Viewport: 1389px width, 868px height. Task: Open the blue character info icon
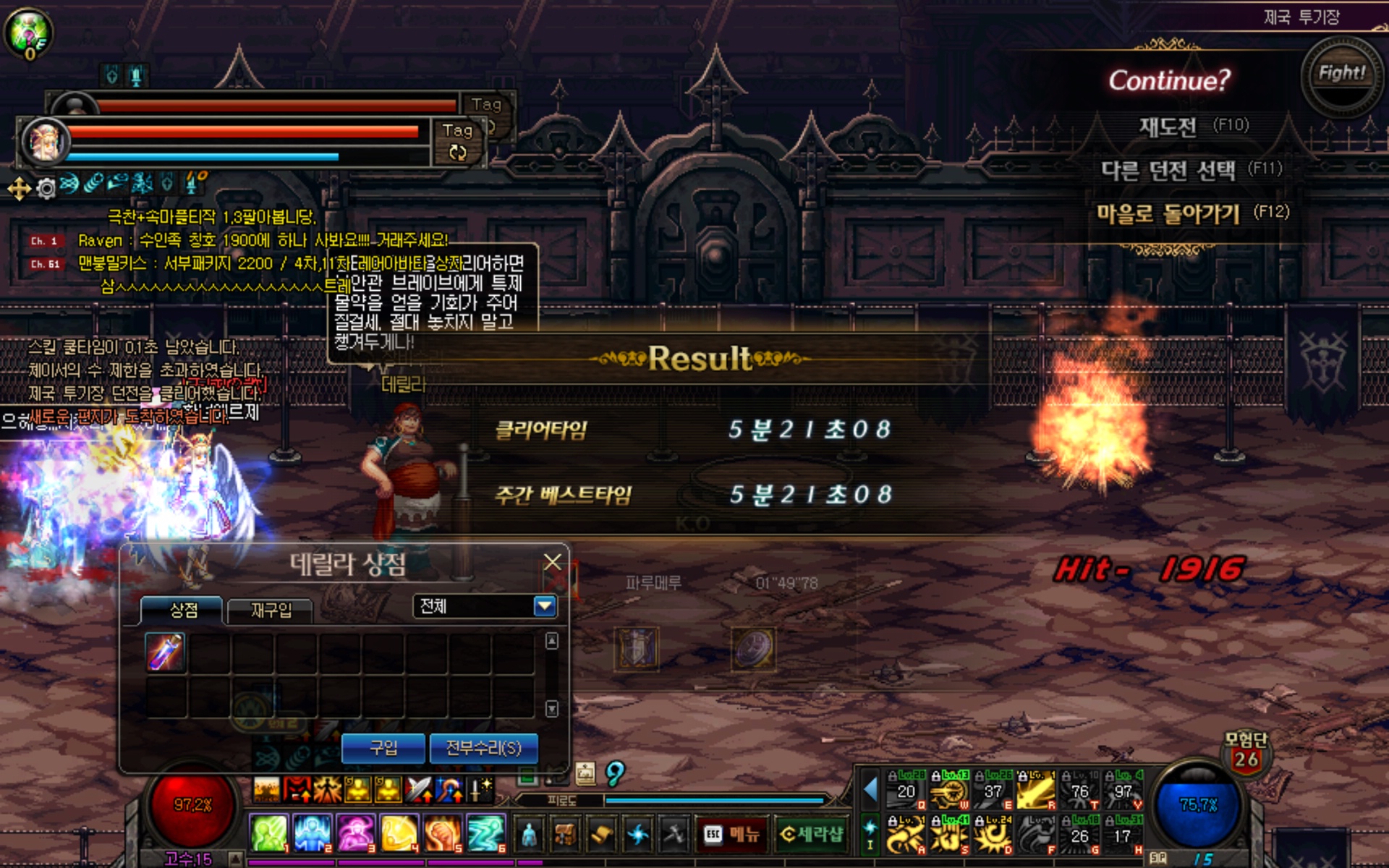[x=530, y=835]
